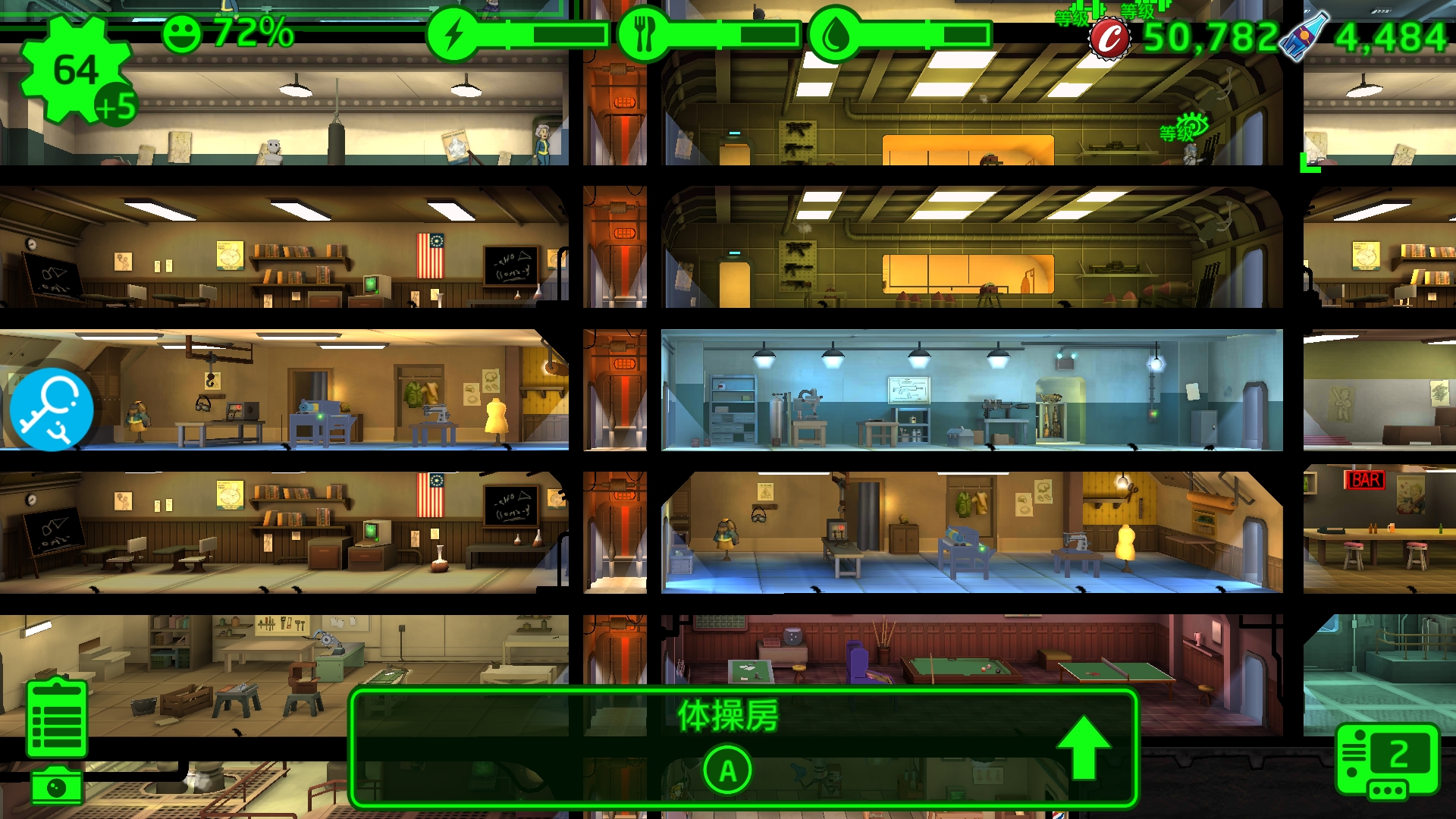Viewport: 1456px width, 819px height.
Task: Select the bottle cap currency icon
Action: 1109,38
